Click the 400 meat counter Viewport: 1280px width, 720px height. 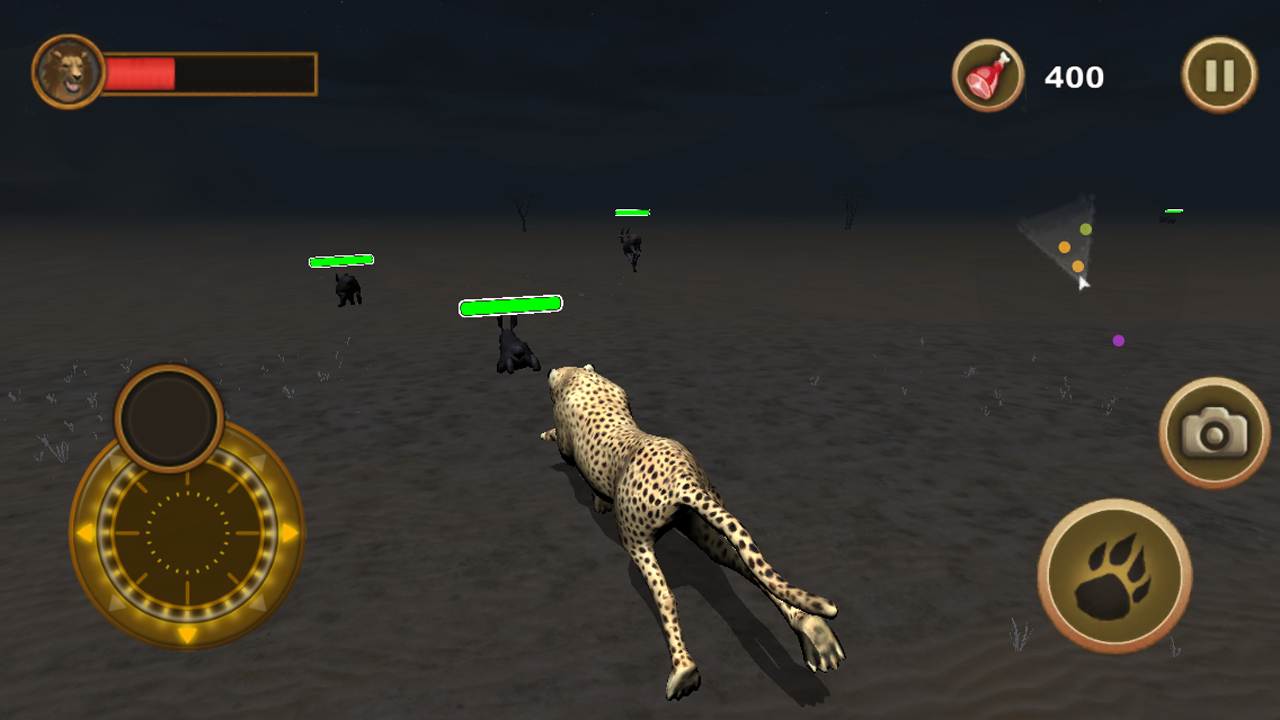[1074, 77]
